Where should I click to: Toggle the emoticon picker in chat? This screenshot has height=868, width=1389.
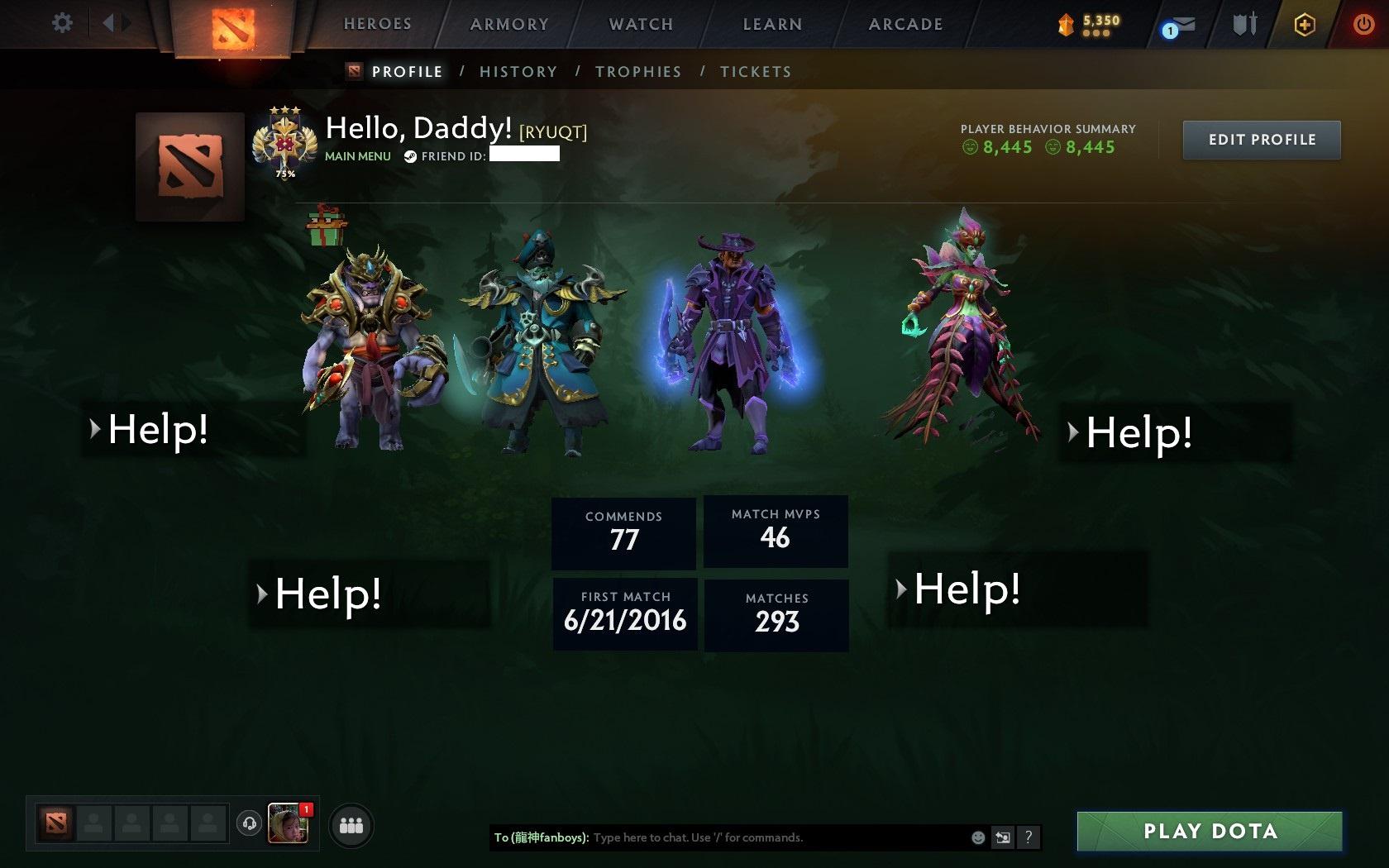coord(977,837)
